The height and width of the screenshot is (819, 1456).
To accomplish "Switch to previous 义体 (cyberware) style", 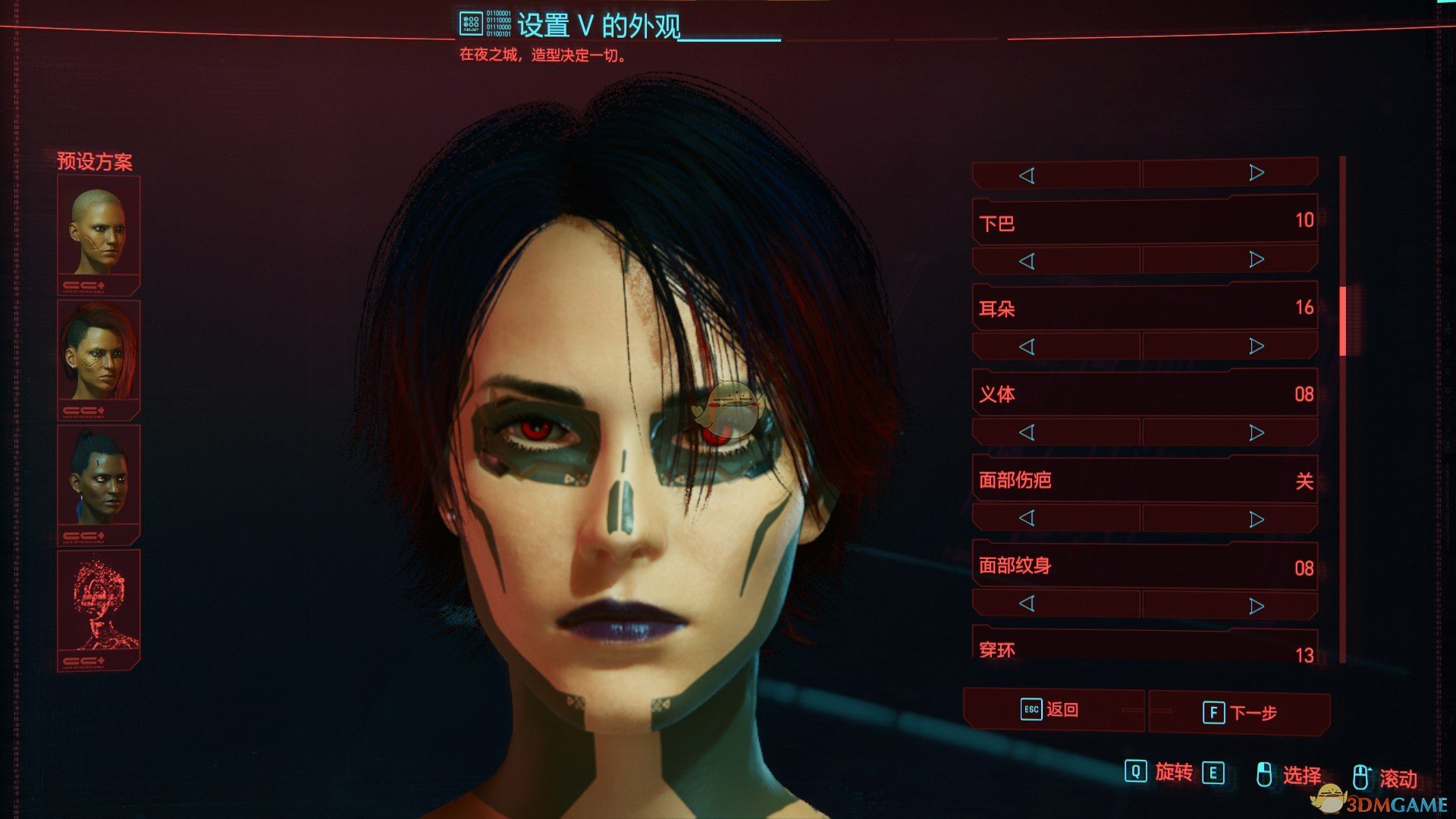I will coord(1027,433).
